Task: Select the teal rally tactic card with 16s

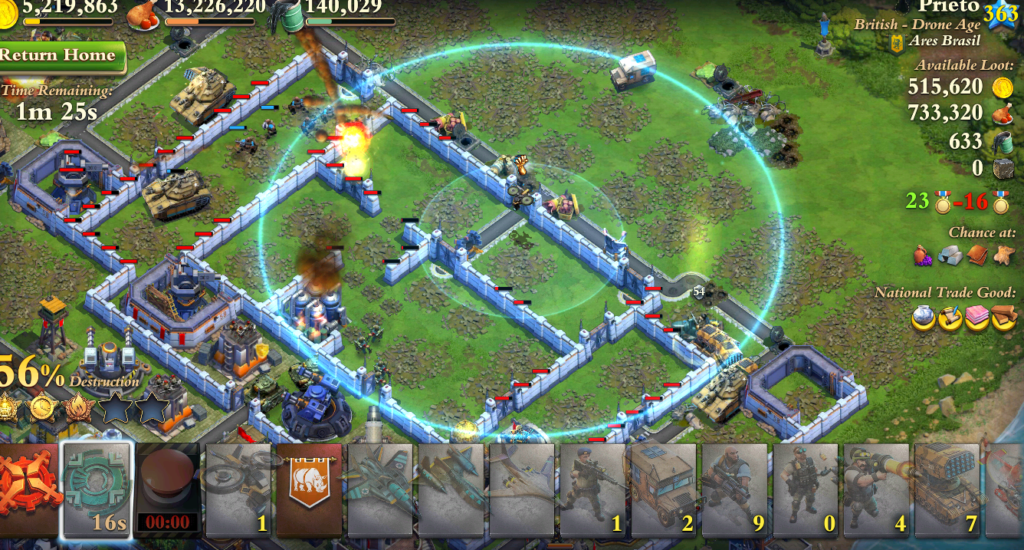Action: coord(97,490)
